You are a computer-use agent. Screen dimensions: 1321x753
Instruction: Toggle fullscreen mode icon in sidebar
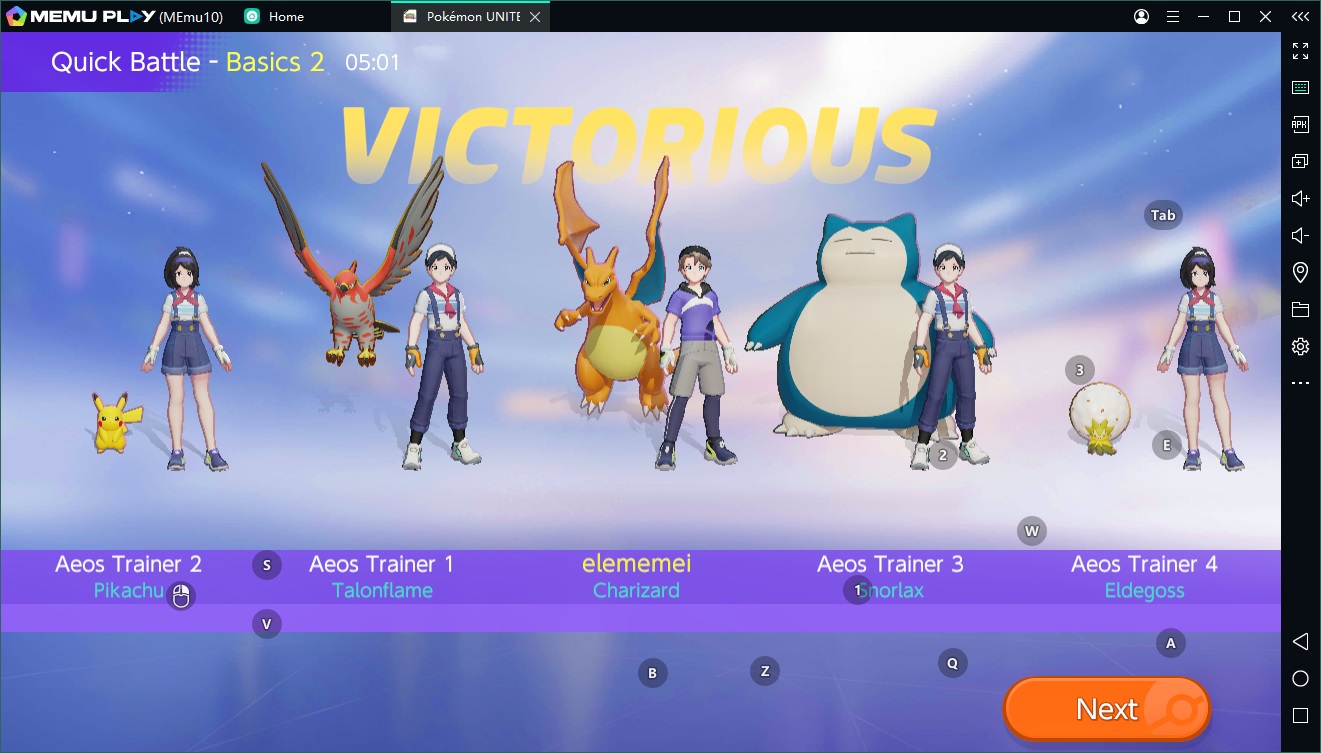tap(1300, 50)
